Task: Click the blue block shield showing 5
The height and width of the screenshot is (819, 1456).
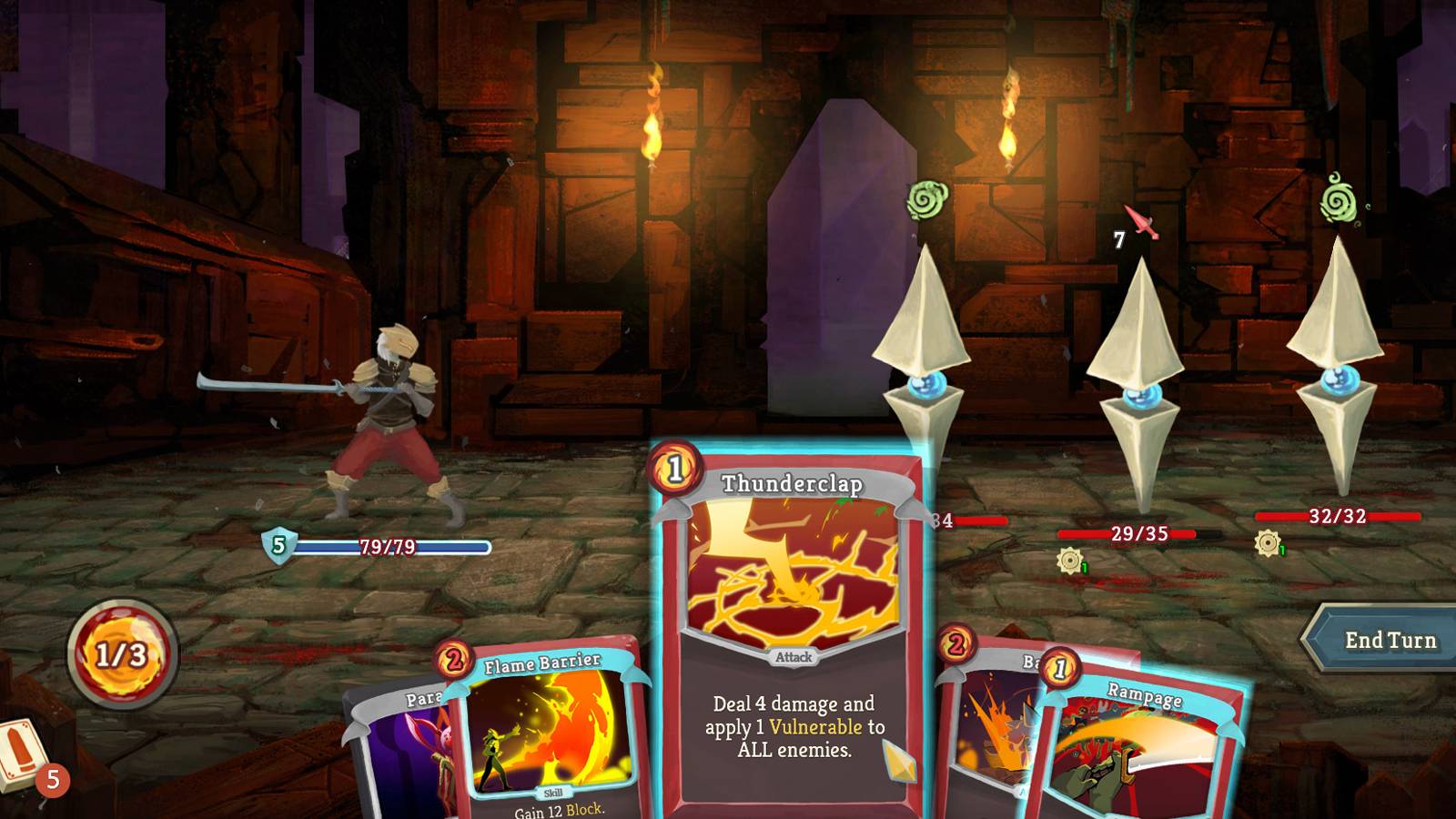Action: click(278, 547)
